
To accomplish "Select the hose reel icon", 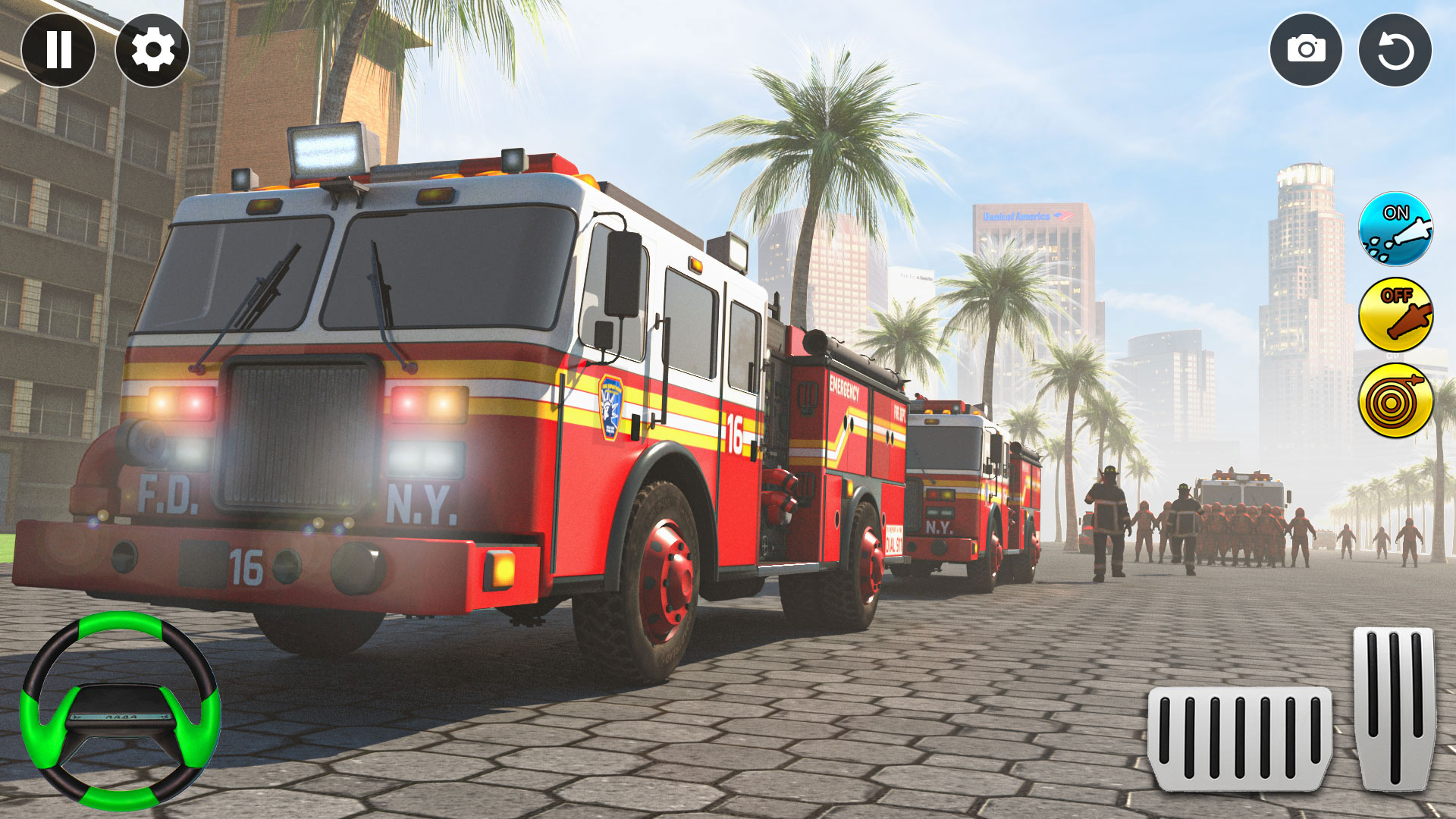I will [x=1394, y=398].
